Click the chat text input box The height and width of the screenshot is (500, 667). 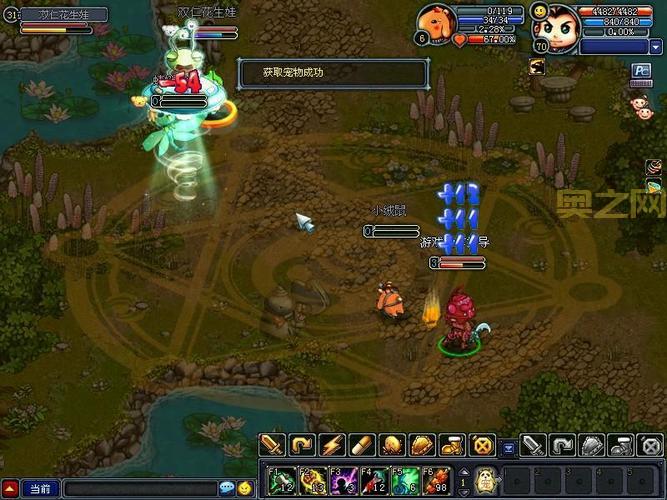(x=140, y=489)
